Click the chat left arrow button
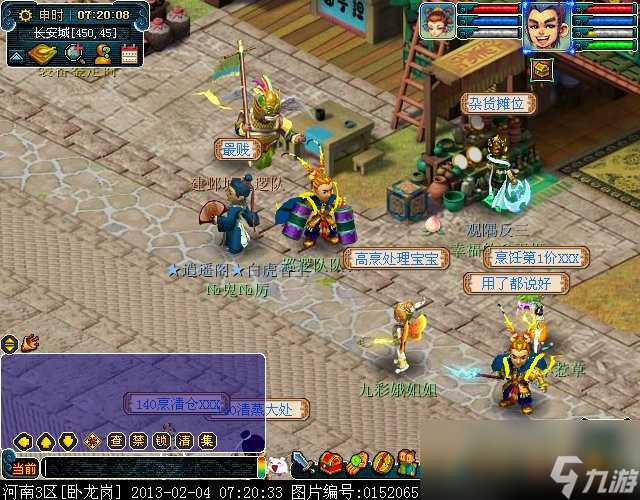 point(19,441)
